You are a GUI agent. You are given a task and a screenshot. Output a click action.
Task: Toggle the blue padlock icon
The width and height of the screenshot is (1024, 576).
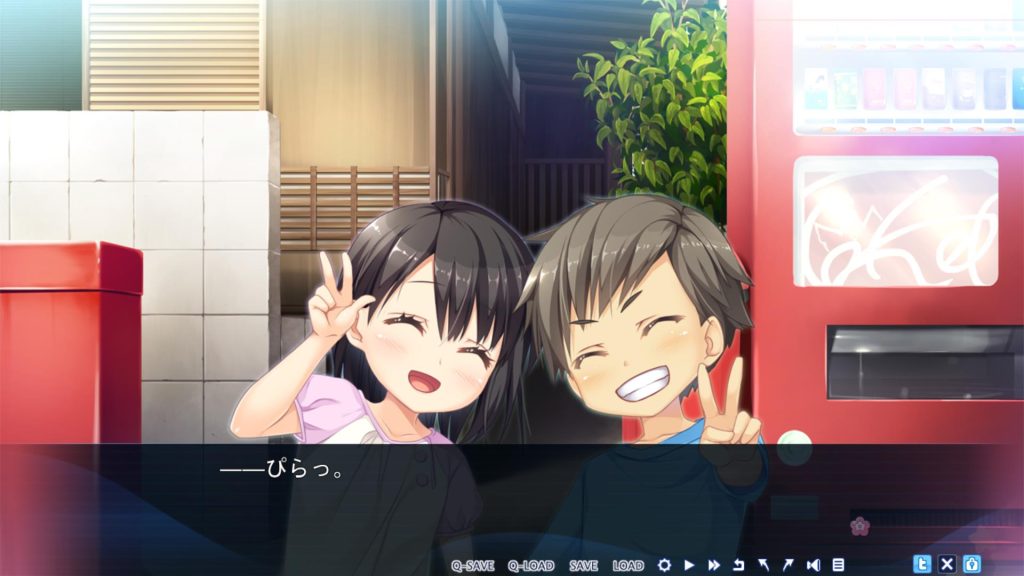coord(971,564)
